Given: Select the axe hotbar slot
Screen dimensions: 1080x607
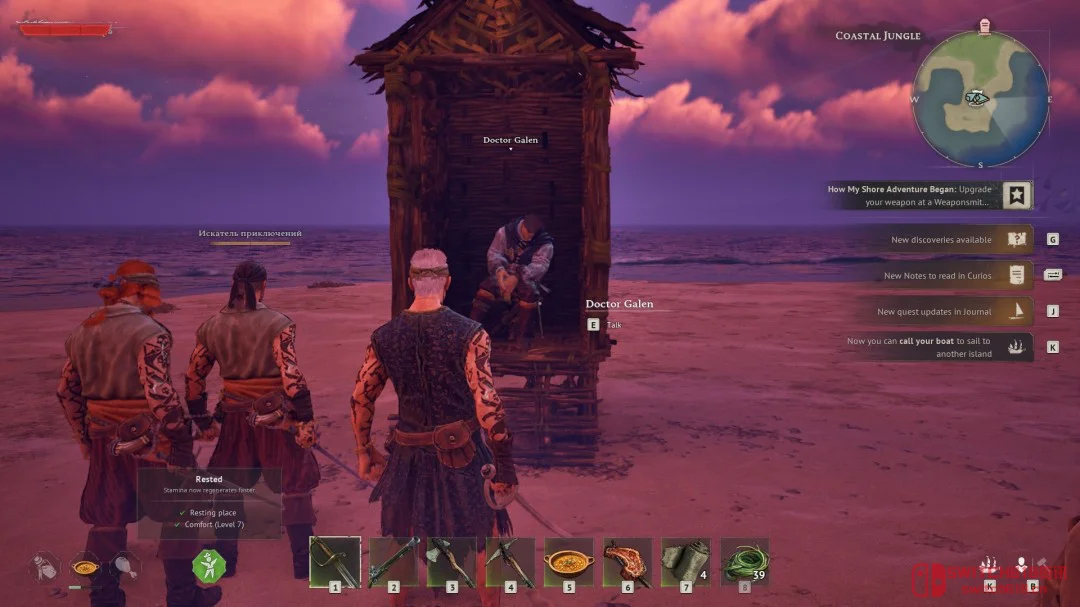Looking at the screenshot, I should click(x=451, y=562).
